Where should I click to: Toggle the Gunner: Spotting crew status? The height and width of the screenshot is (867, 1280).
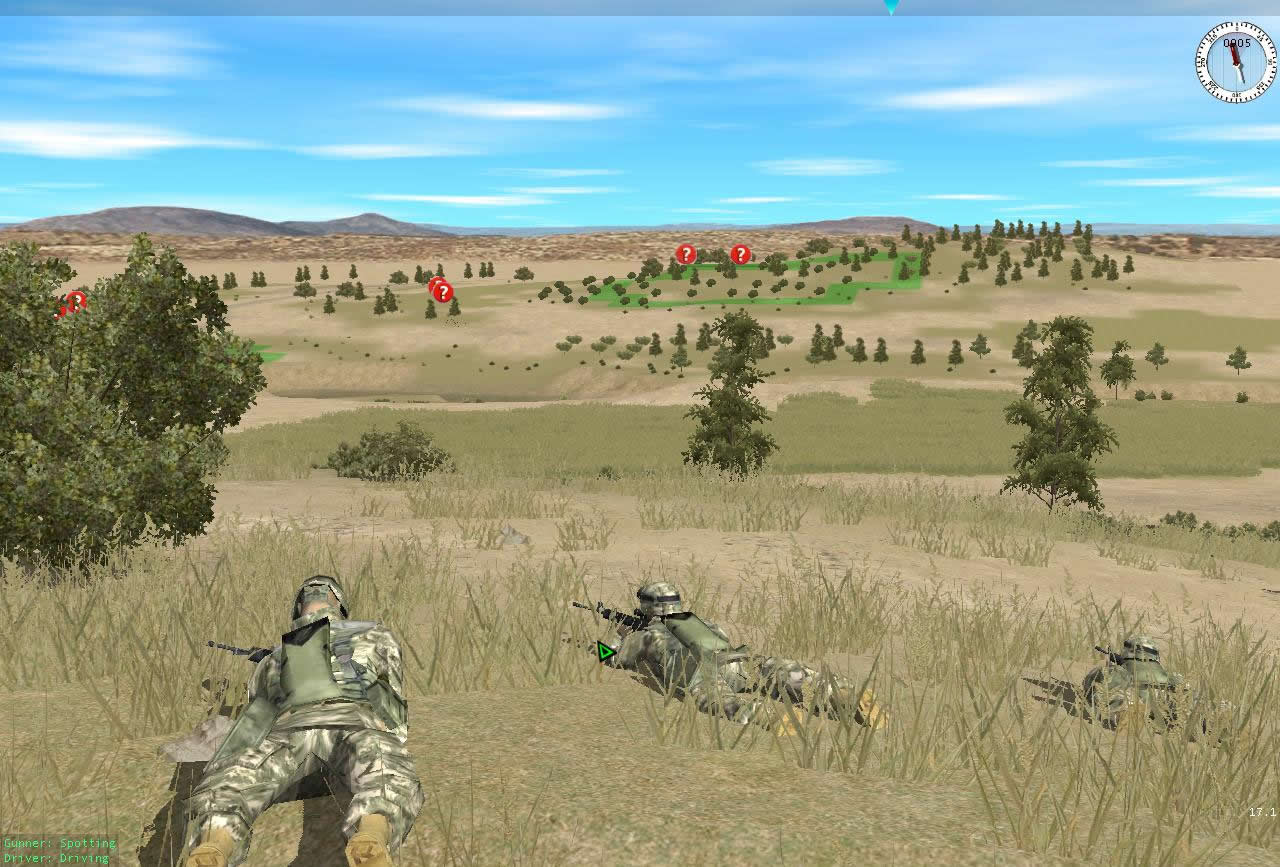pos(58,843)
